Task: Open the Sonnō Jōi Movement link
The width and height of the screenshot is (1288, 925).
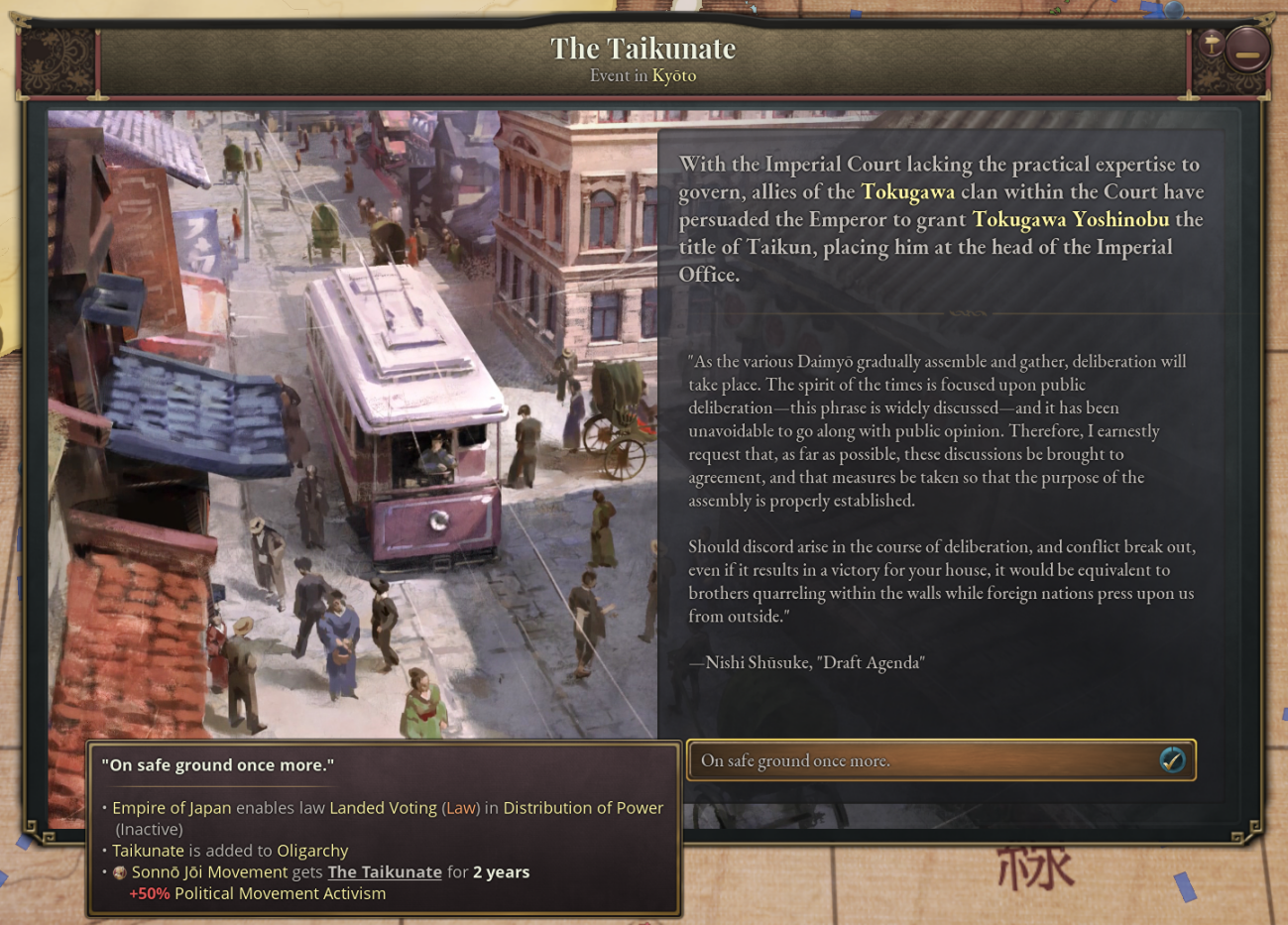Action: click(209, 872)
